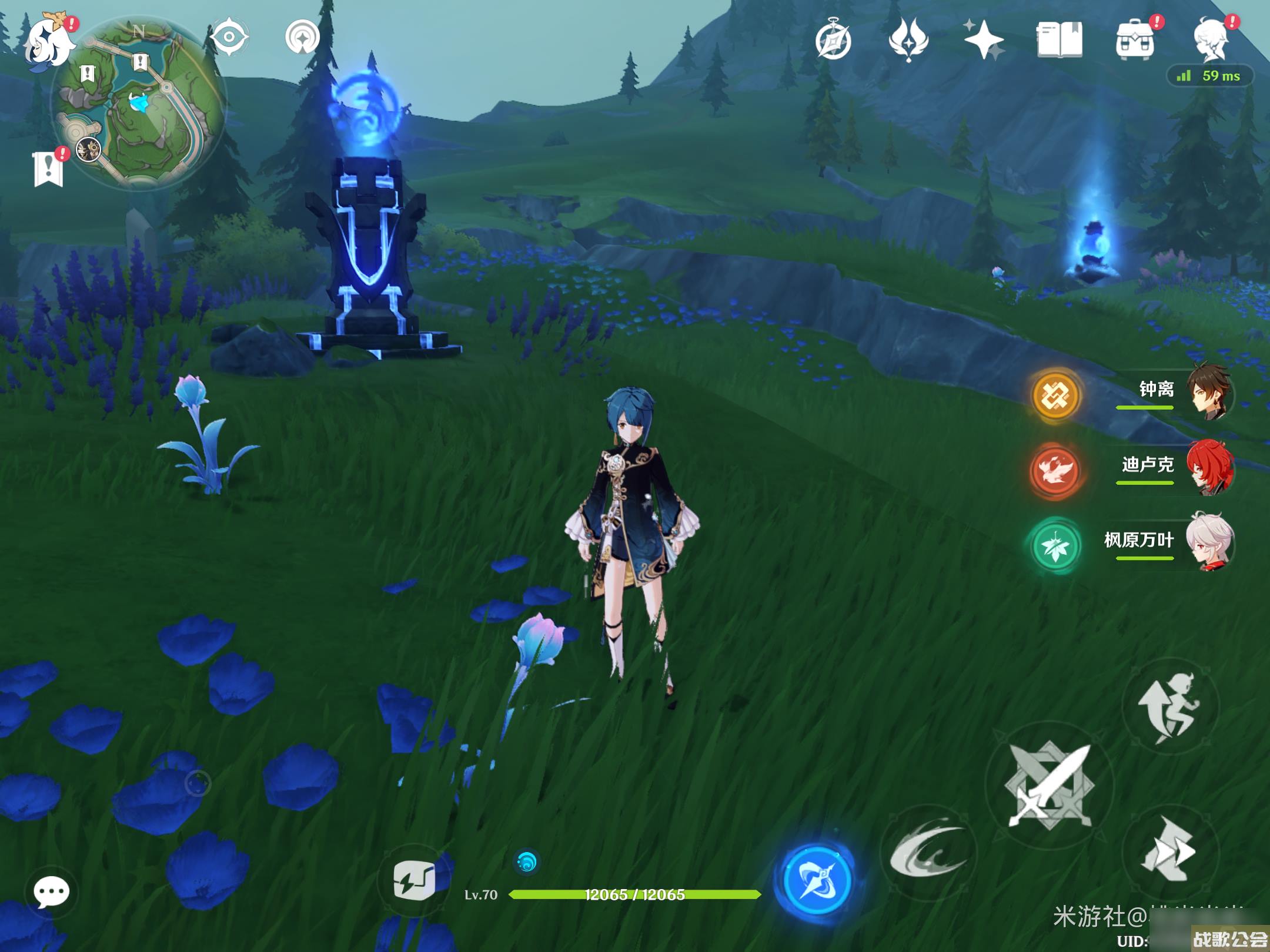Screen dimensions: 1270x952
Task: Open the chat speech bubble
Action: coord(52,892)
